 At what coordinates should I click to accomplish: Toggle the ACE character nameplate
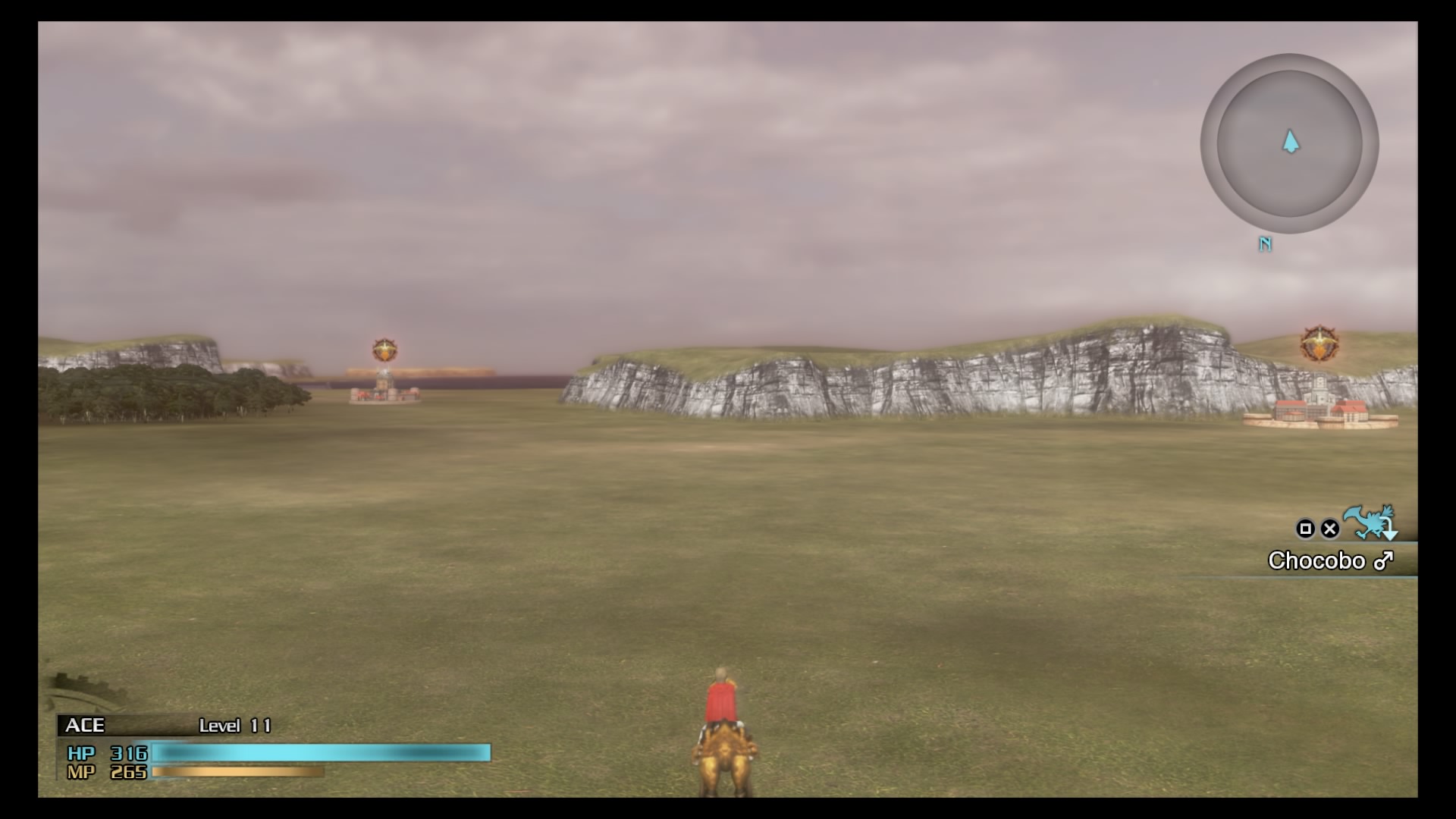point(86,726)
